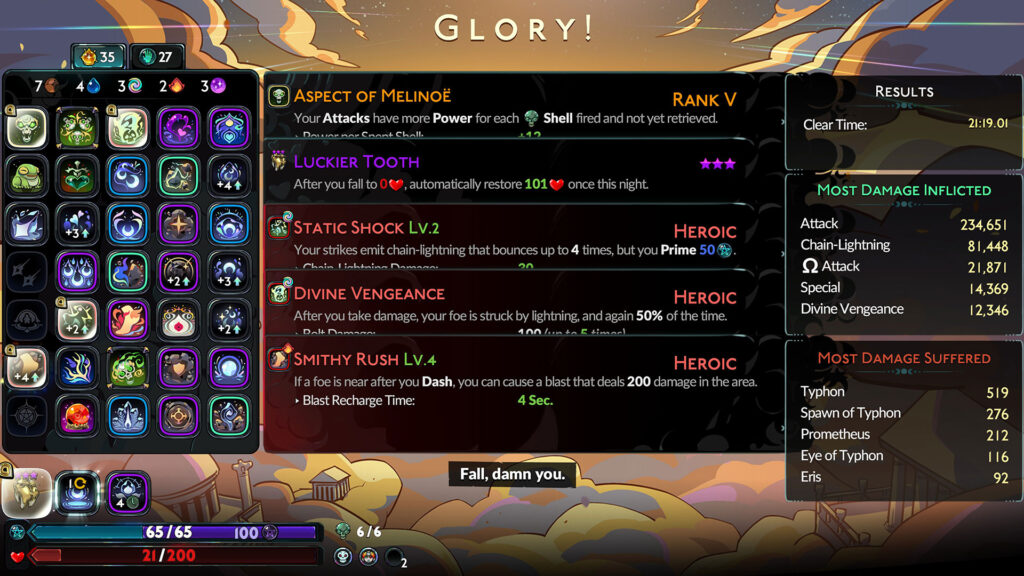Select the purple heart-shaped boon icon
Viewport: 1024px width, 576px height.
click(178, 128)
